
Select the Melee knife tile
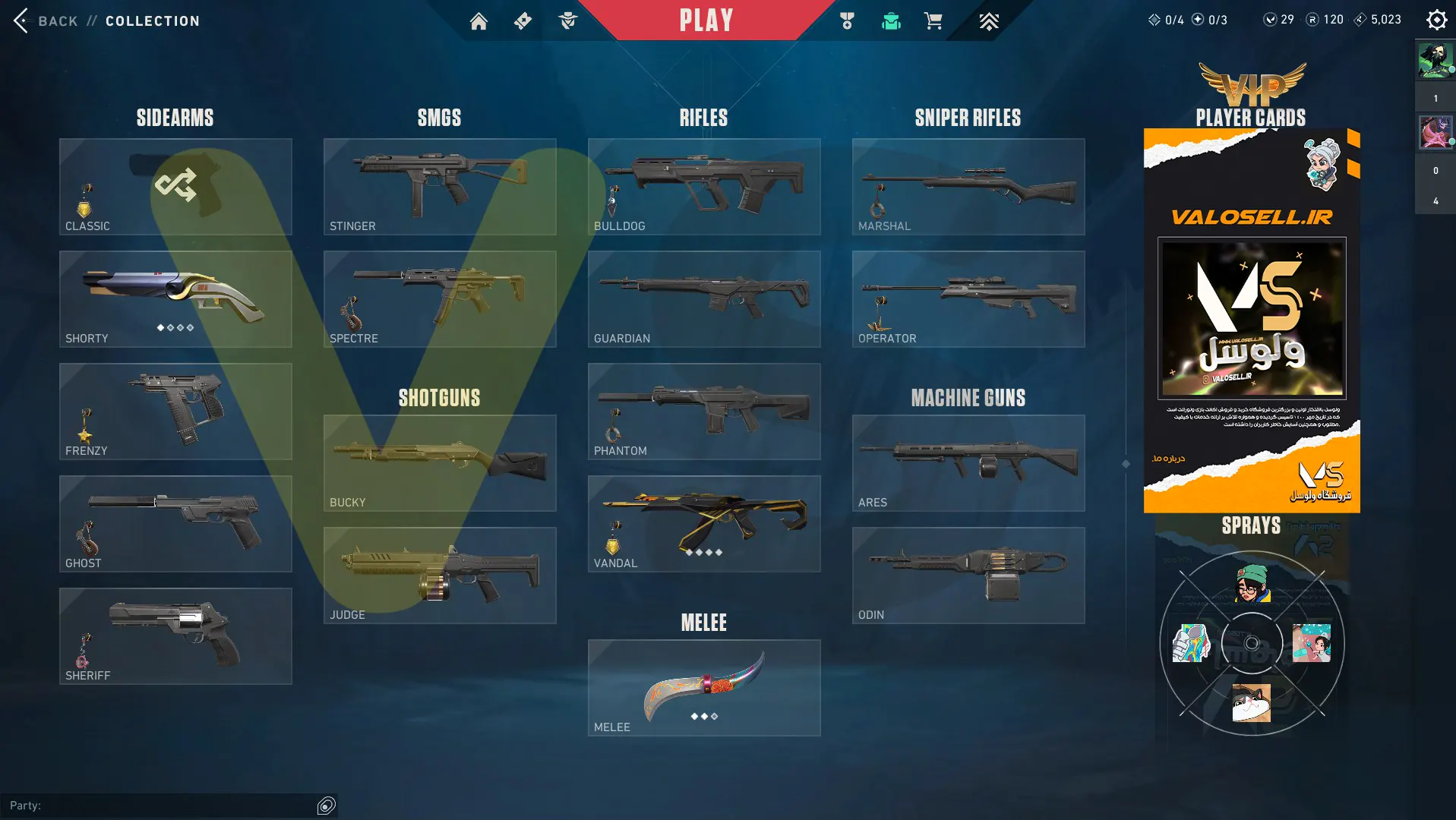pyautogui.click(x=704, y=688)
